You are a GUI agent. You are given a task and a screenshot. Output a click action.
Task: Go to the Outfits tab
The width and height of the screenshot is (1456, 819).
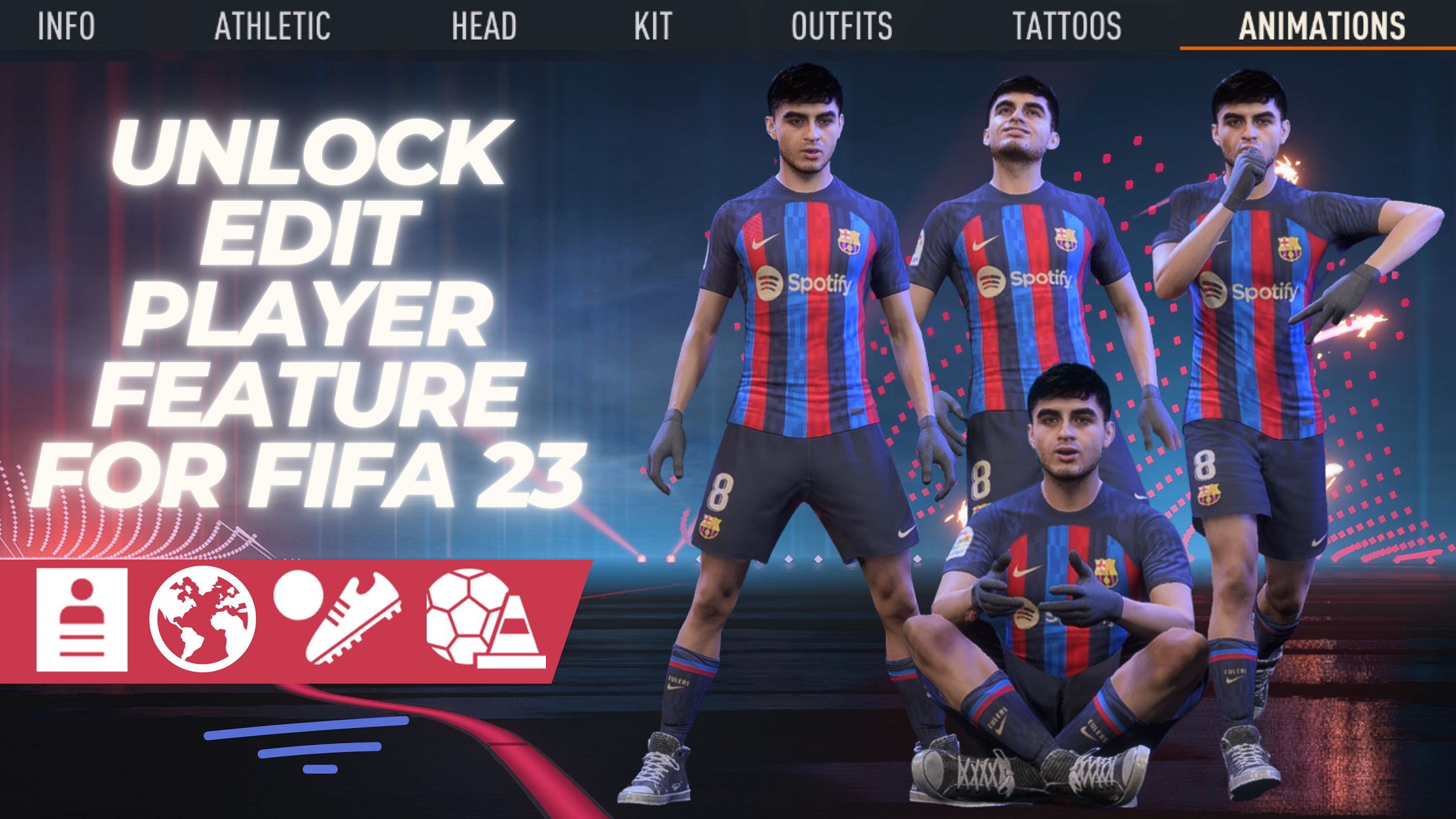[x=842, y=27]
